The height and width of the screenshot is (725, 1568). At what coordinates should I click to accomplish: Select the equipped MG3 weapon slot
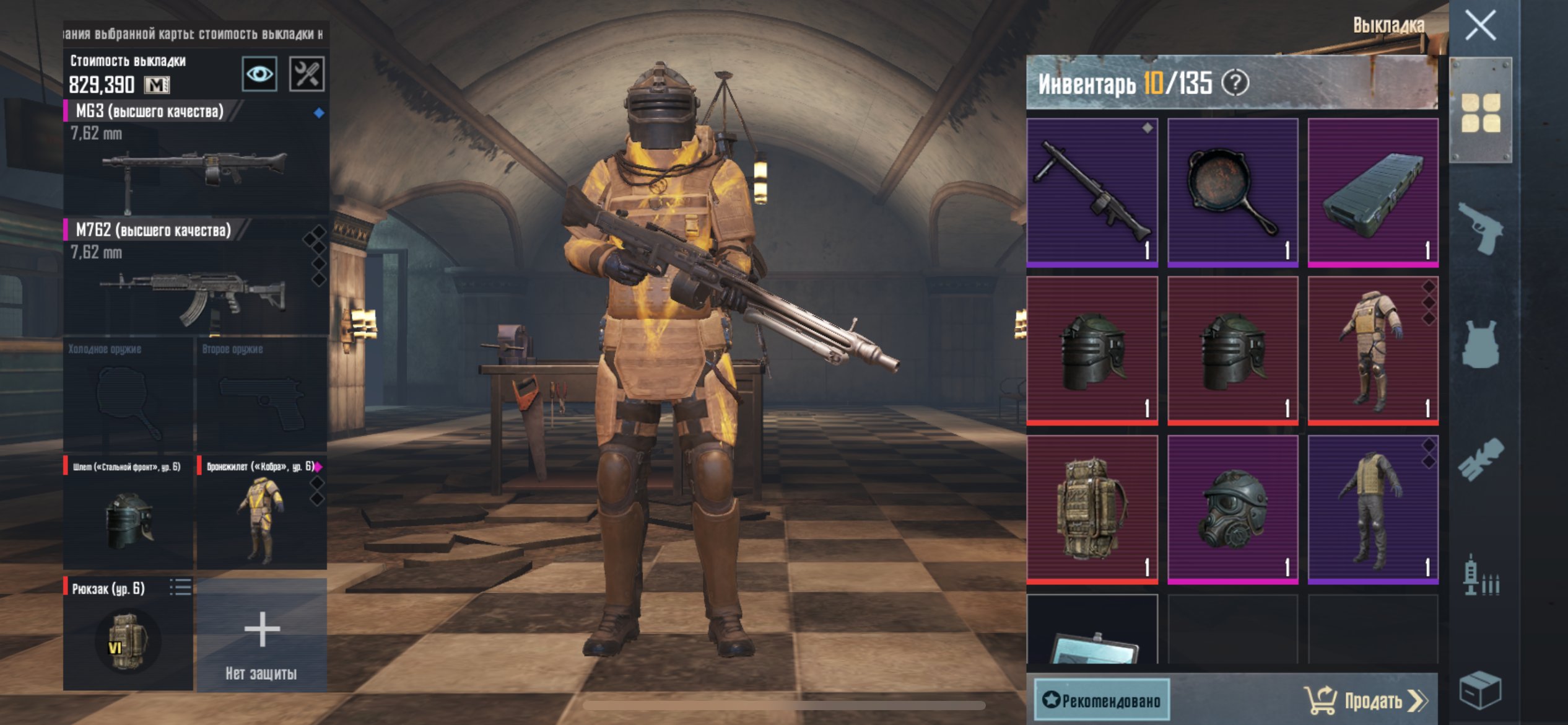pos(196,158)
